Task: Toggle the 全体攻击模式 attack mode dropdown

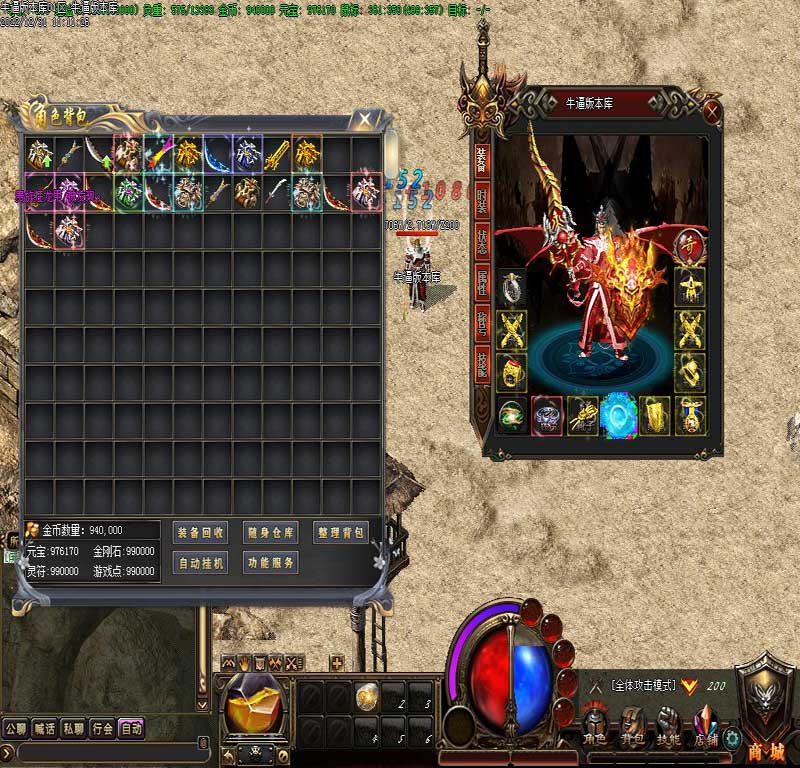Action: (x=688, y=685)
